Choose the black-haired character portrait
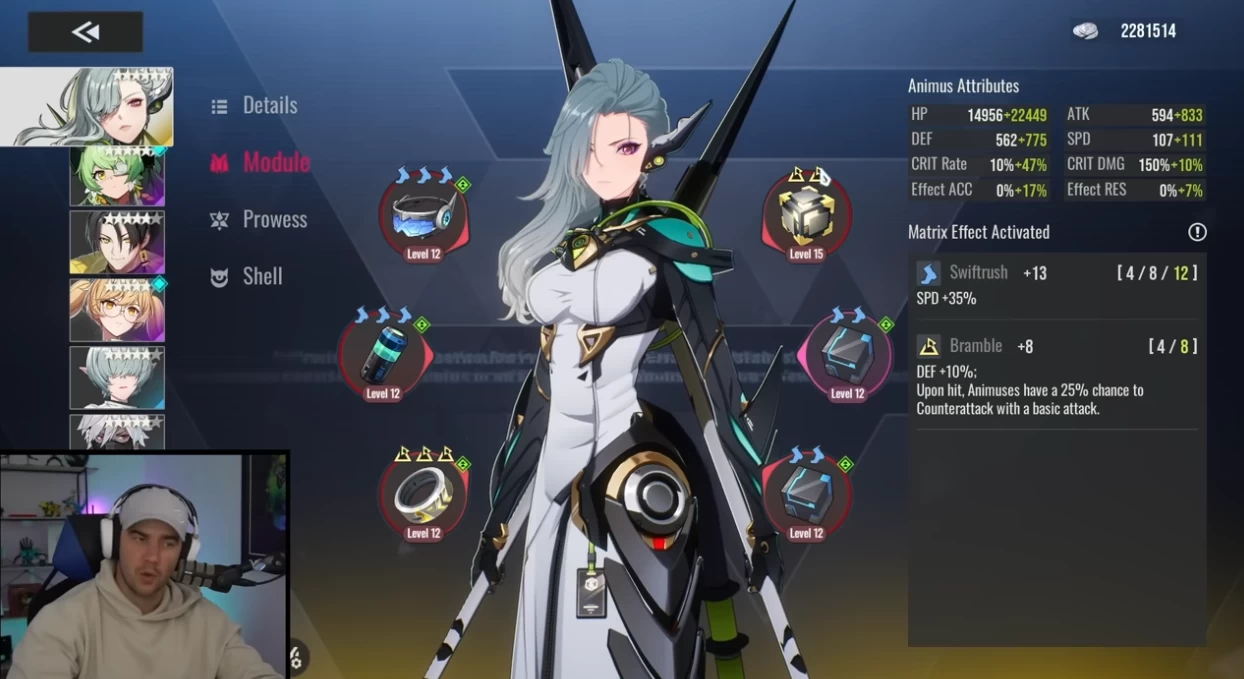 coord(117,242)
